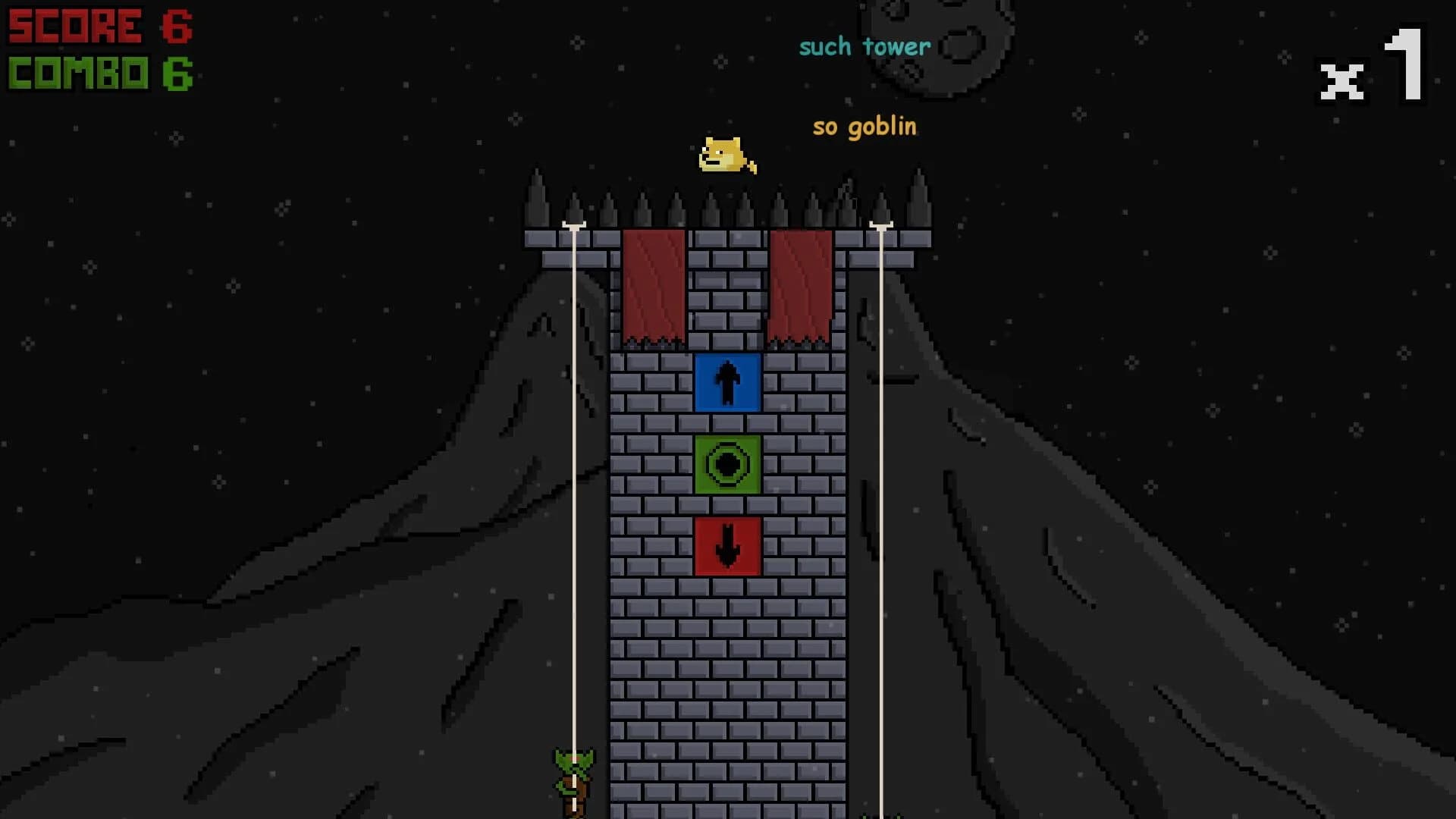The height and width of the screenshot is (819, 1456).
Task: Click the left arrow stuck in battlement
Action: tap(575, 224)
